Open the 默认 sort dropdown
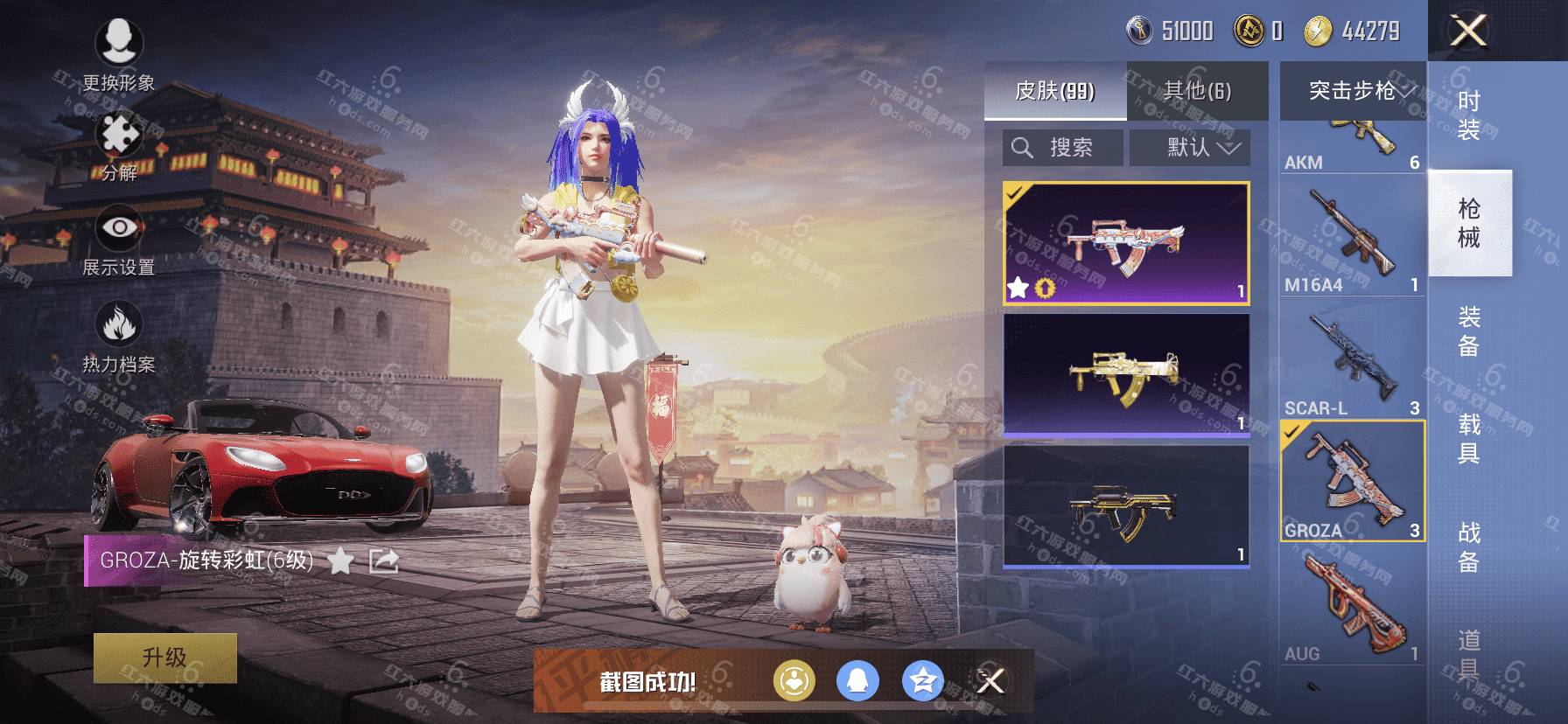This screenshot has height=724, width=1568. (x=1190, y=148)
